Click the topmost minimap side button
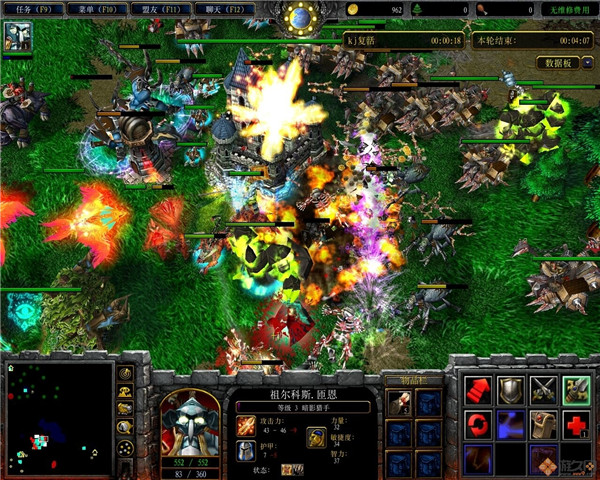 coord(126,373)
